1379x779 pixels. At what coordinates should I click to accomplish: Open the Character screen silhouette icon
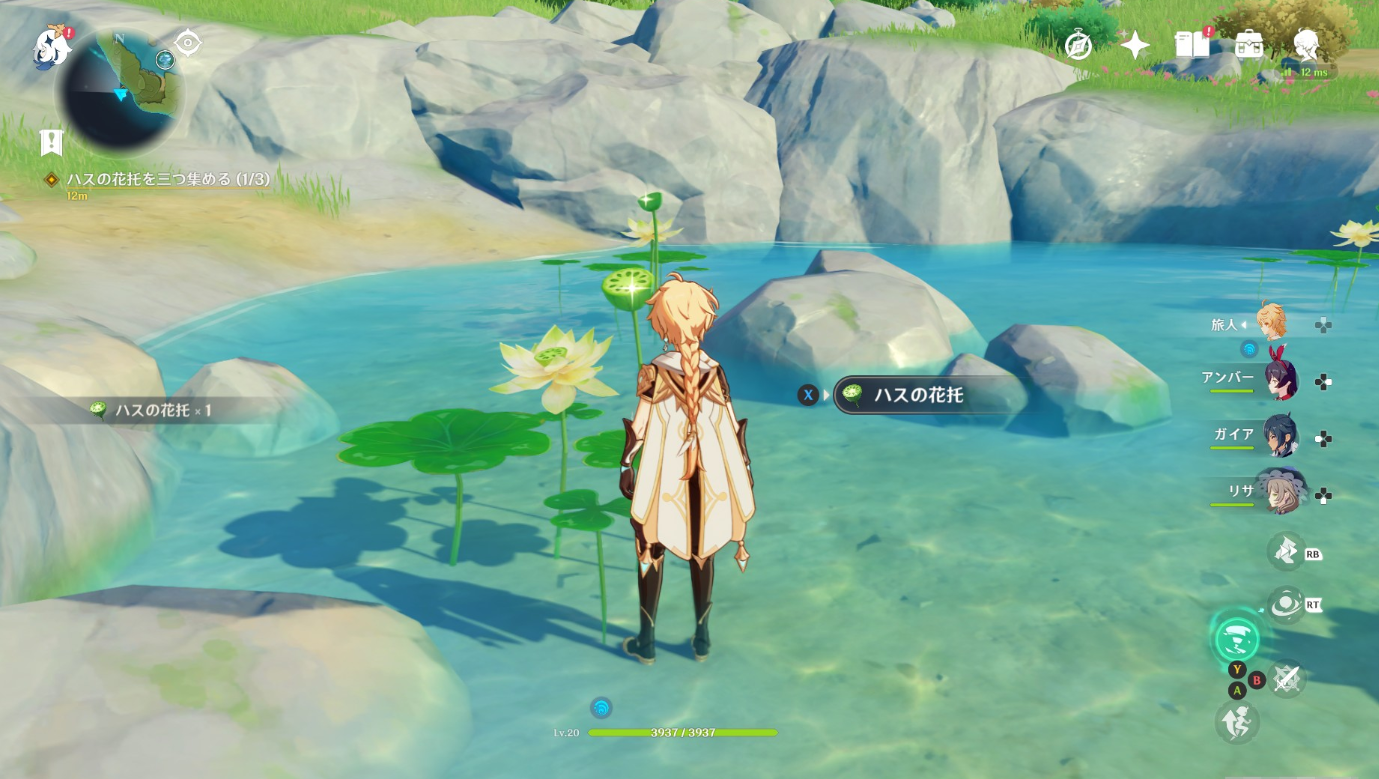pos(1305,44)
